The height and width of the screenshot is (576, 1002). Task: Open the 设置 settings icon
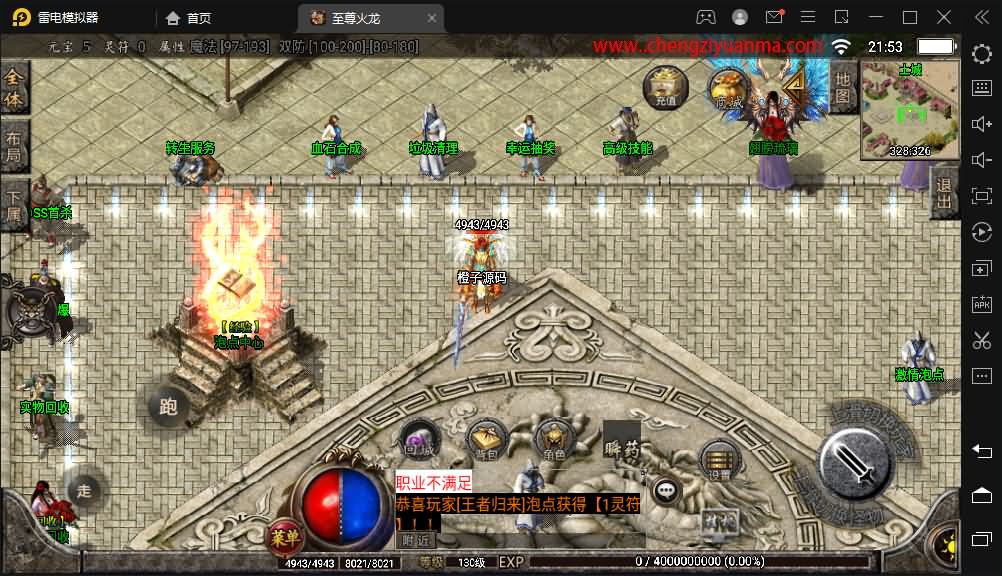pos(718,459)
